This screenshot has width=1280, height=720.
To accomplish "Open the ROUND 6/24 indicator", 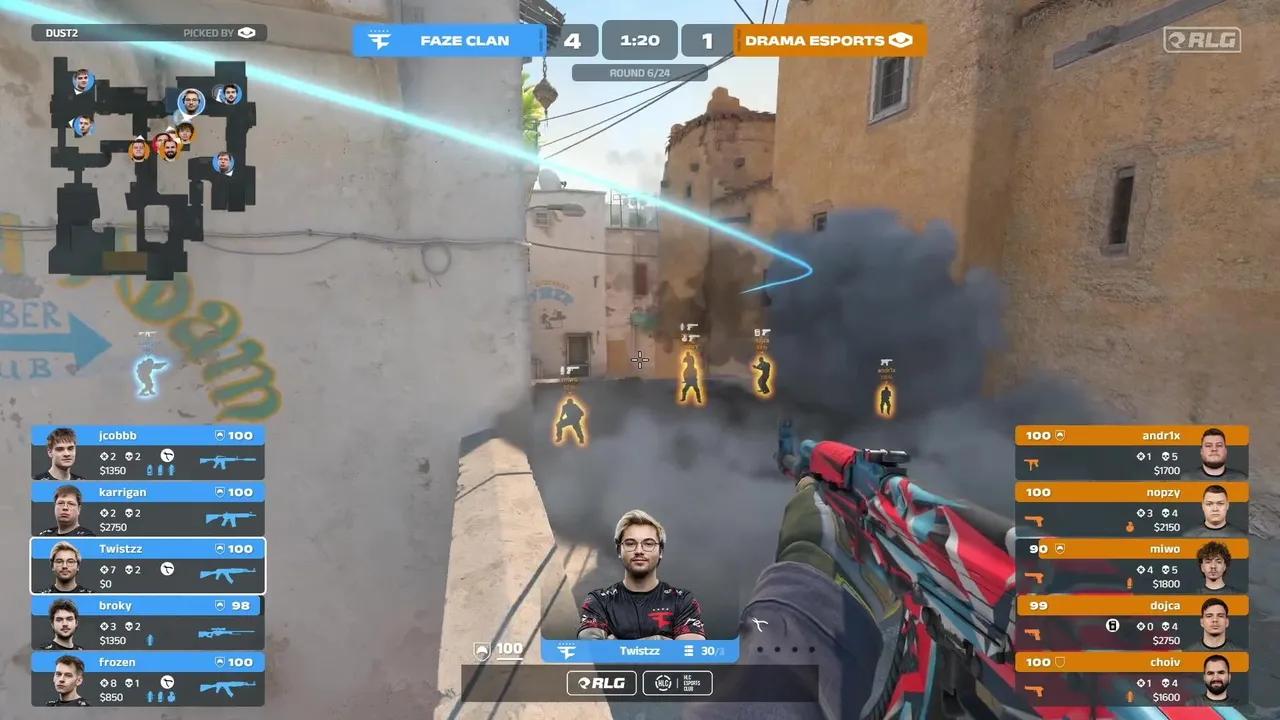I will pyautogui.click(x=640, y=72).
